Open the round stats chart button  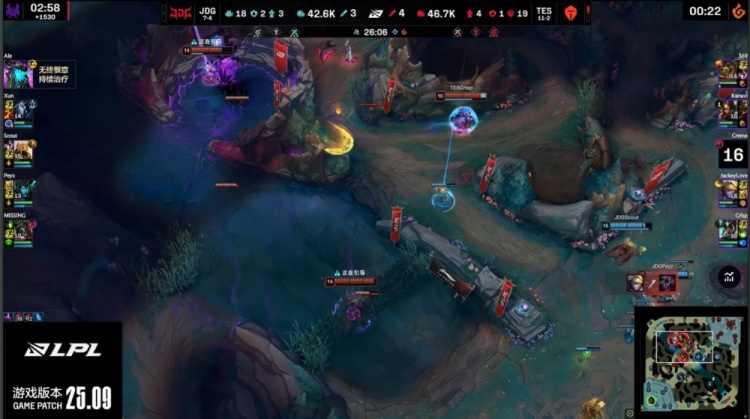click(x=728, y=276)
